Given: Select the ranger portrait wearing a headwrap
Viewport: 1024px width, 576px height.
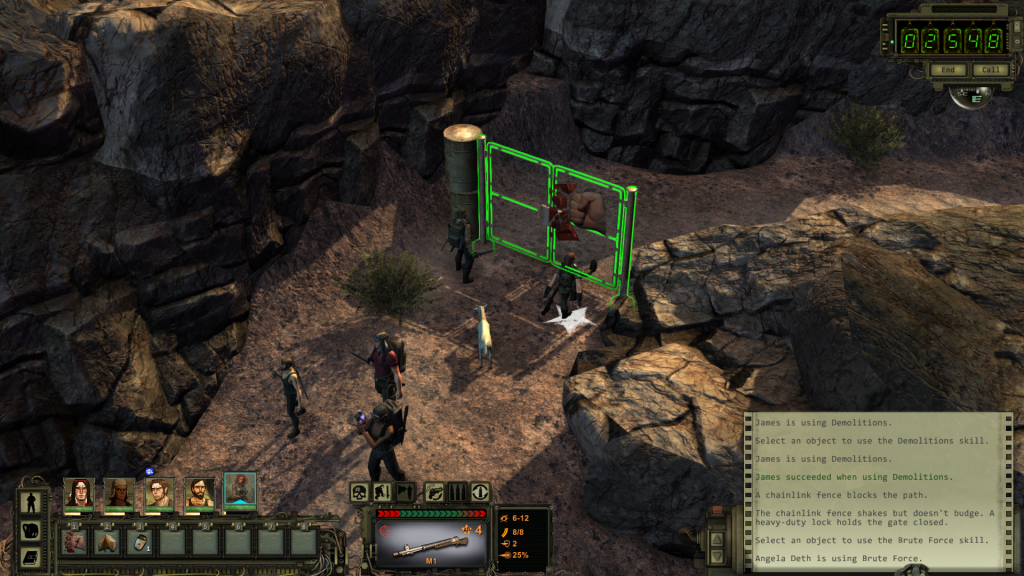Looking at the screenshot, I should click(x=119, y=492).
